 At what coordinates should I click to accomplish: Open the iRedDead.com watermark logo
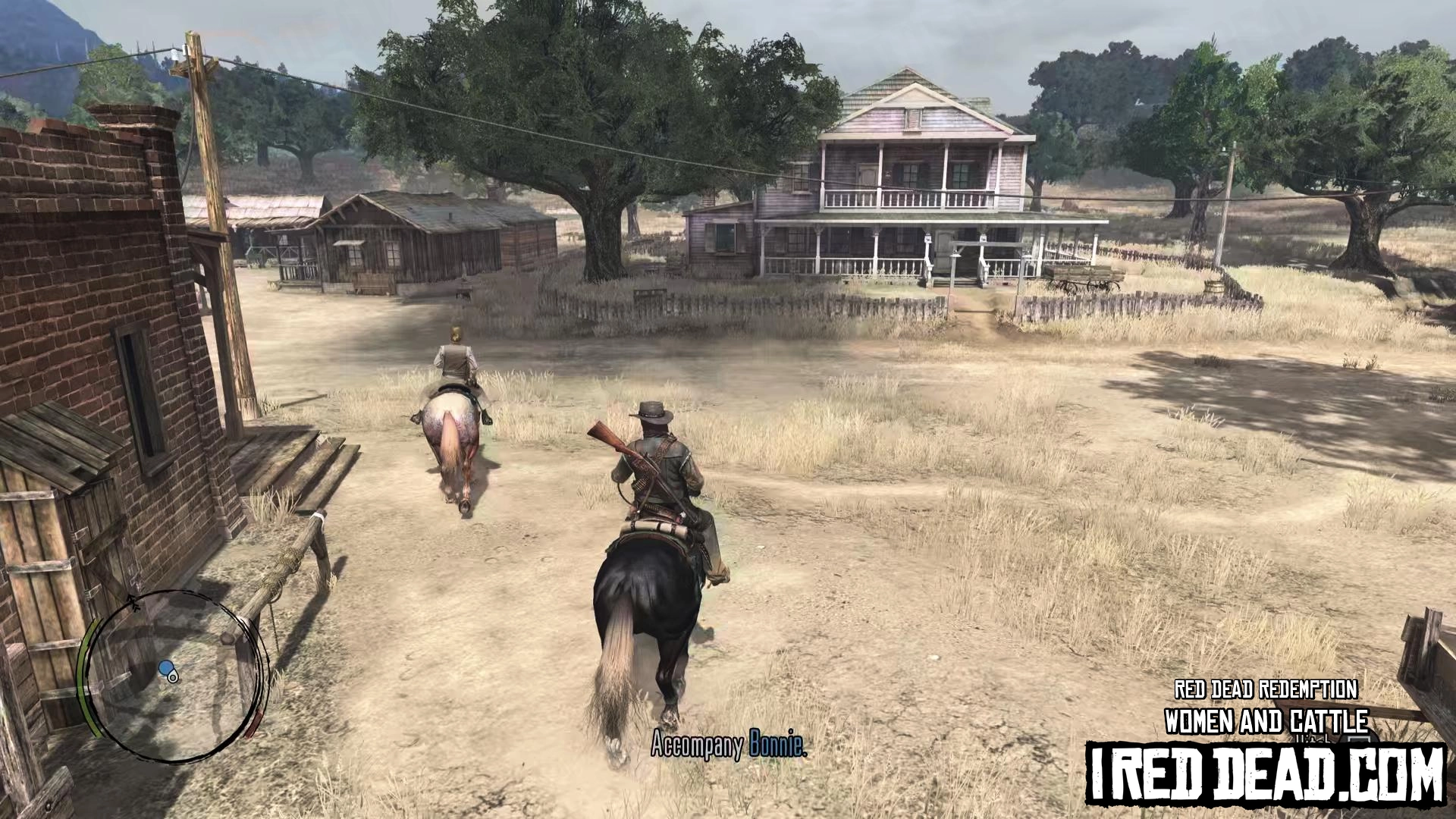[x=1265, y=773]
